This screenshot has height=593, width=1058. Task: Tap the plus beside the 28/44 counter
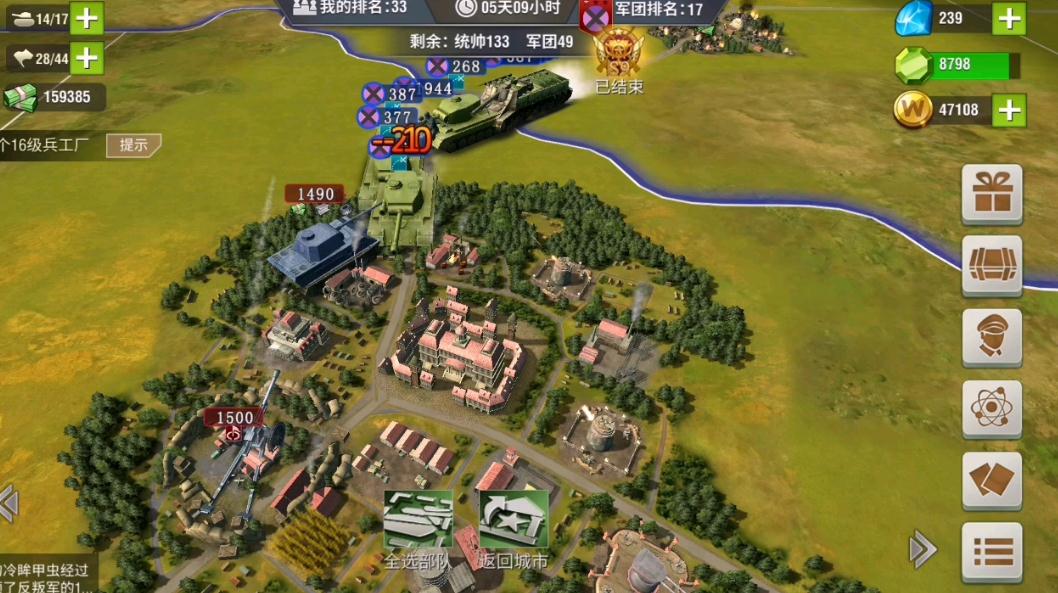[87, 58]
